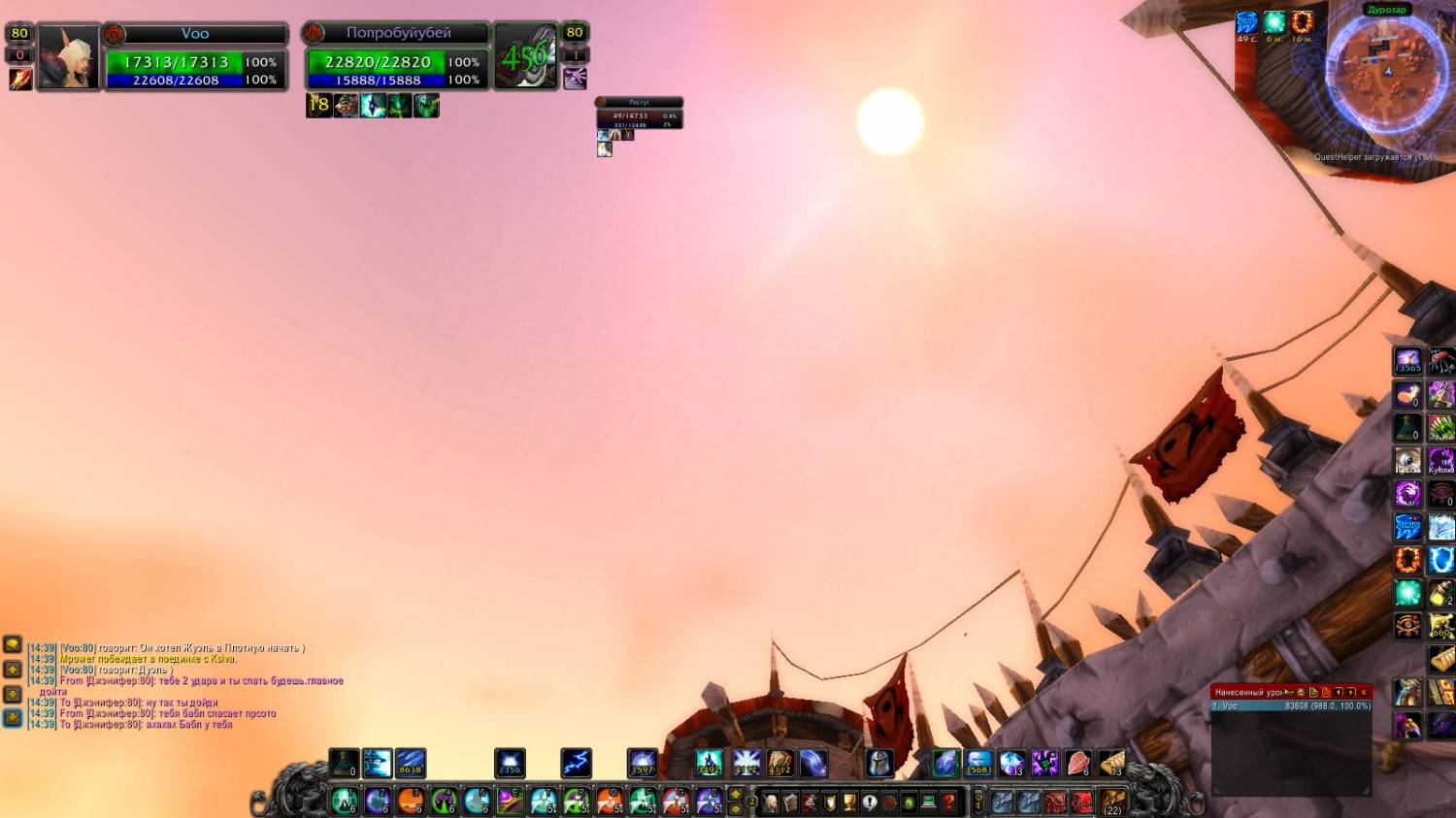Use the raw red meat food item
The width and height of the screenshot is (1456, 818).
pos(1077,764)
